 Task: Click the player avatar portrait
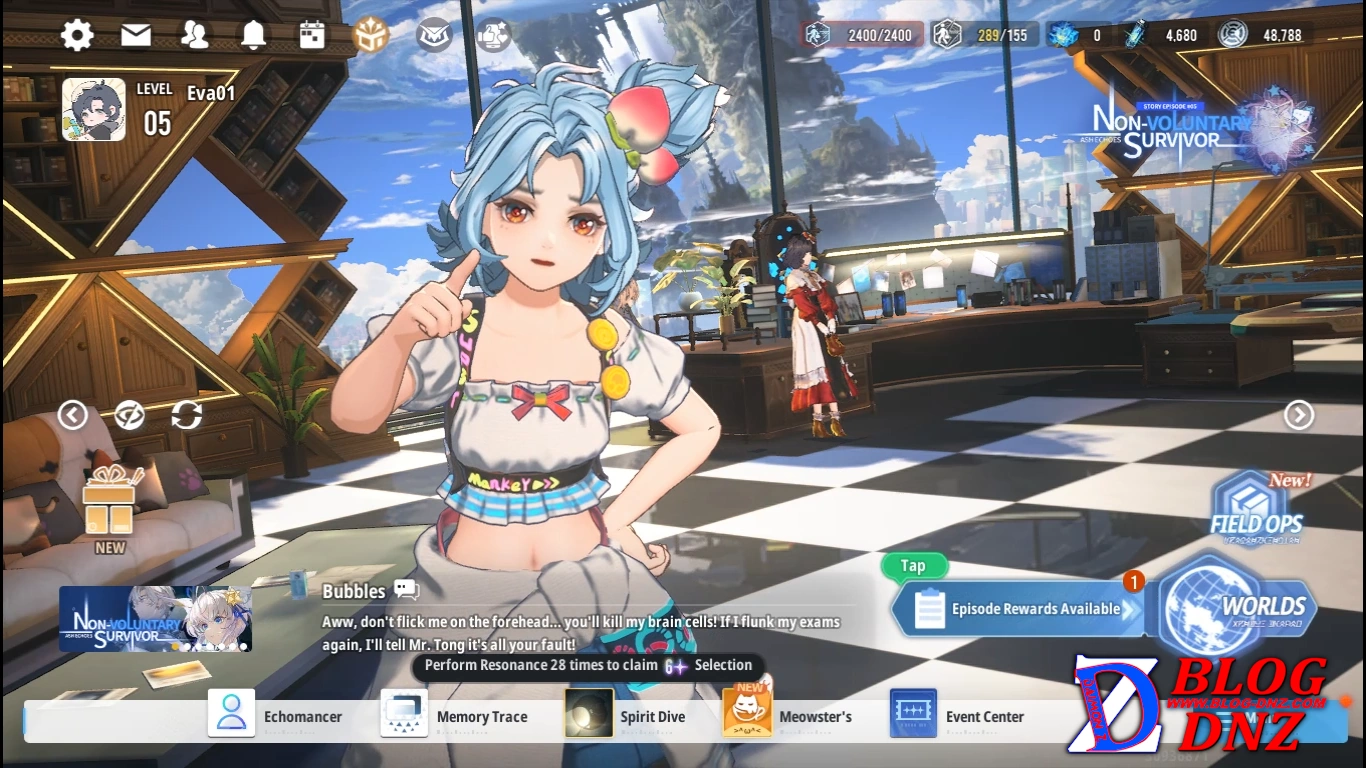[x=94, y=110]
